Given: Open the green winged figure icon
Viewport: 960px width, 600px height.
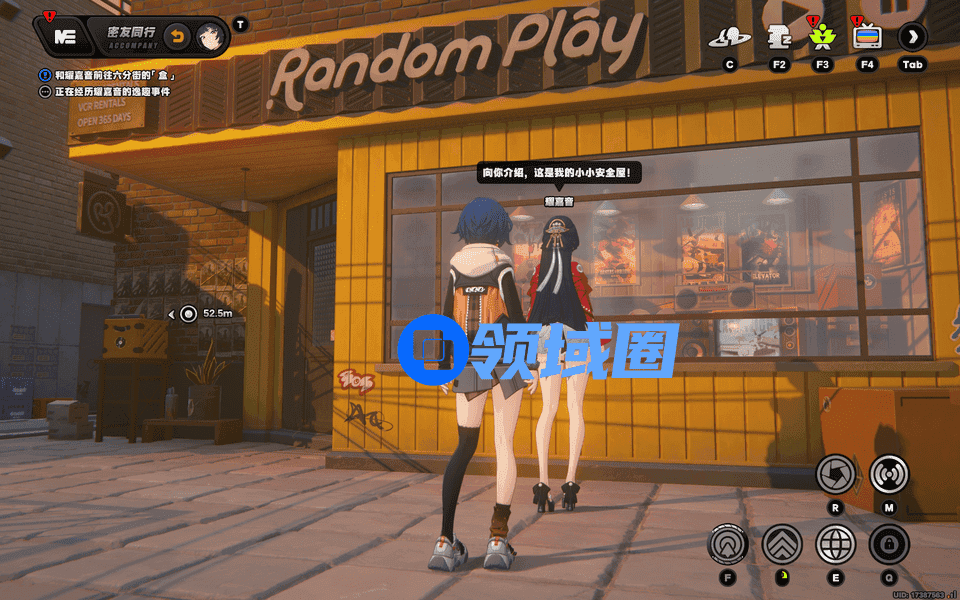Looking at the screenshot, I should click(x=822, y=39).
